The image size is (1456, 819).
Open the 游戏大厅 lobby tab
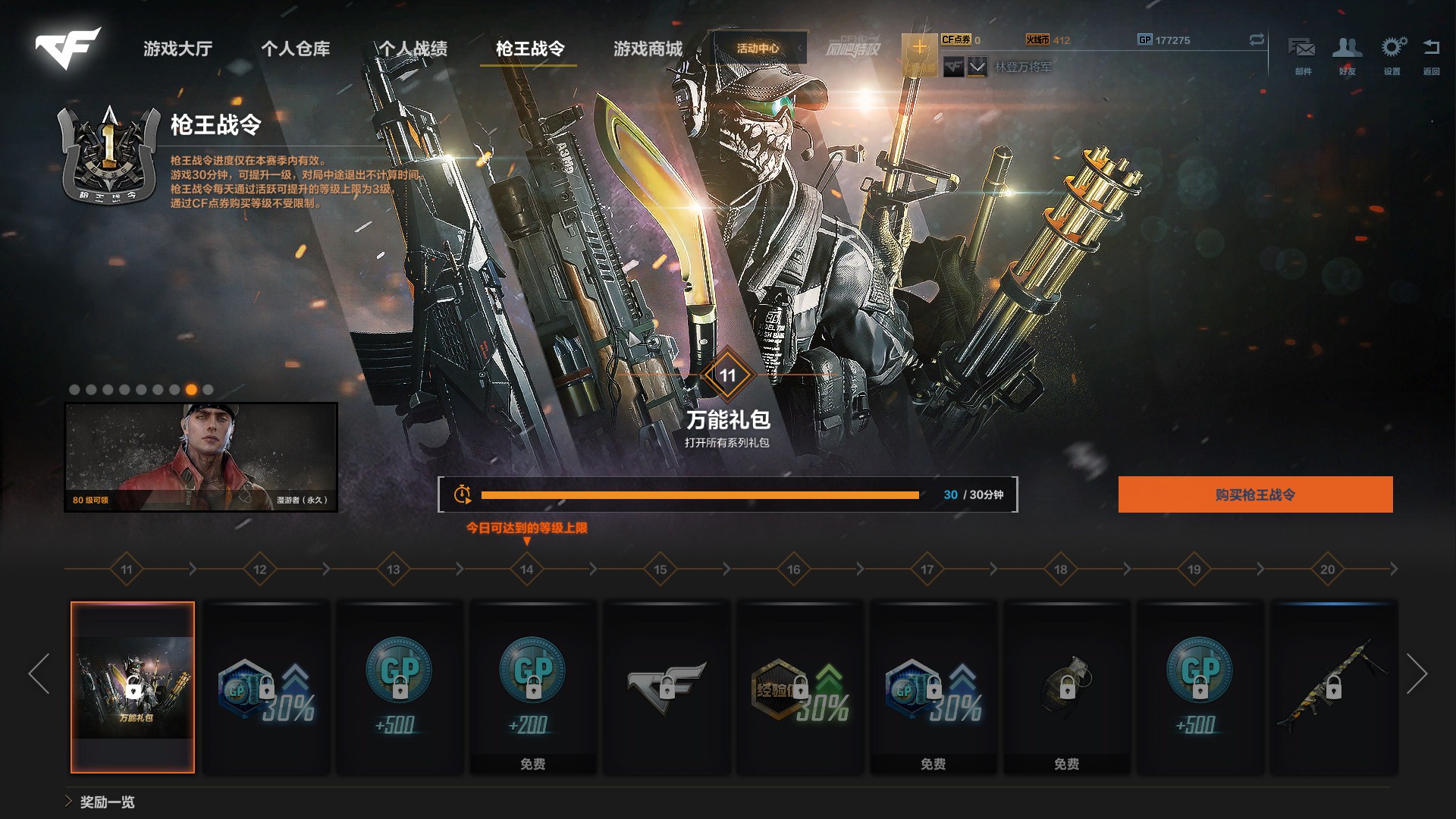(177, 49)
